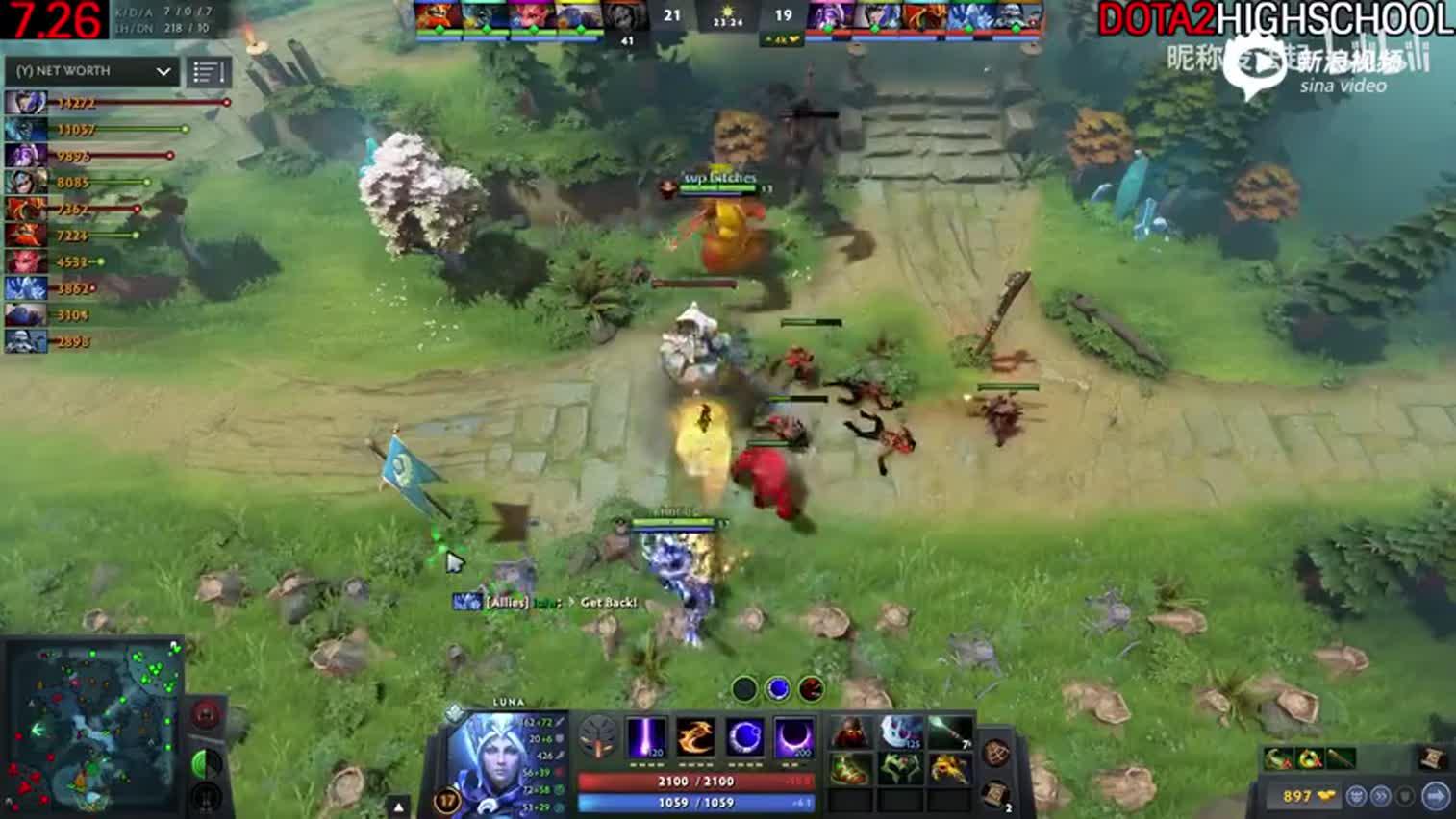Cast Luna's Lucent Beam ability

tap(645, 740)
